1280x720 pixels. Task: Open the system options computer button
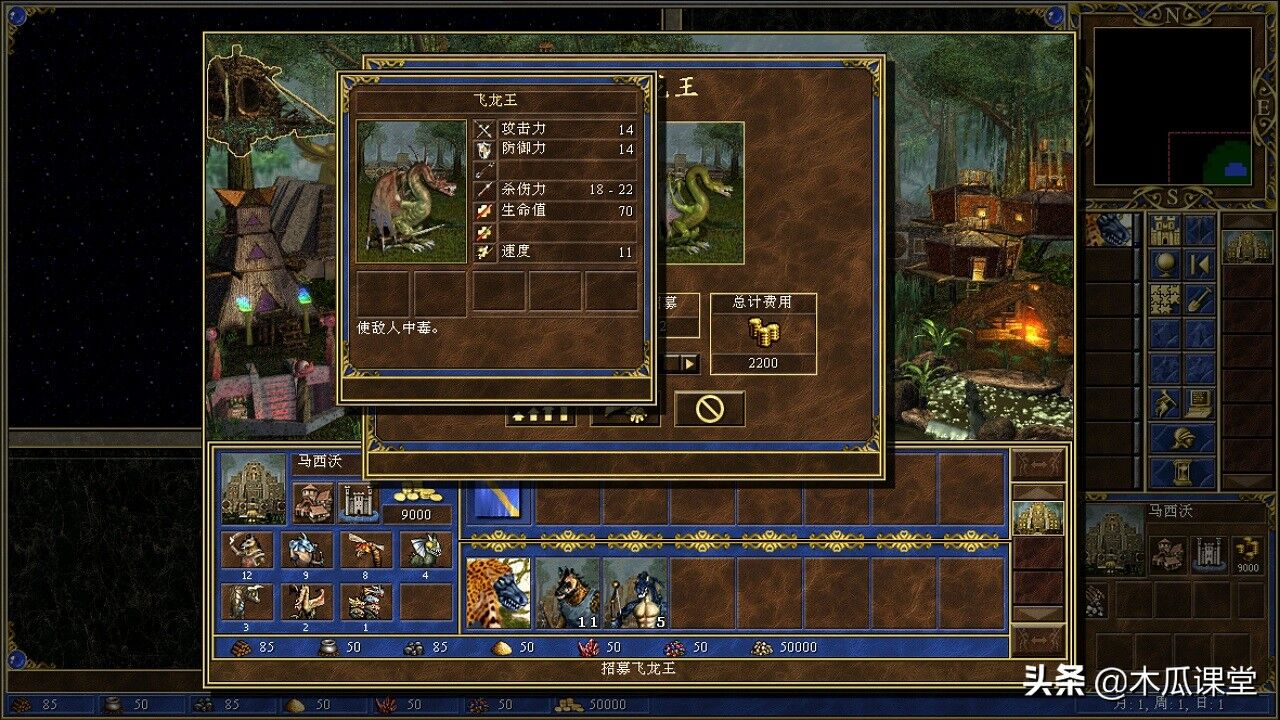[1199, 402]
